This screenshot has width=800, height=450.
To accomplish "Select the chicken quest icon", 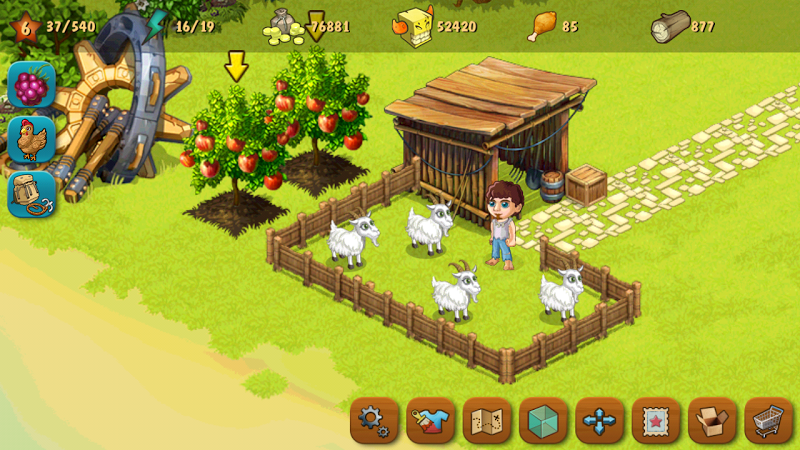I will (x=31, y=140).
